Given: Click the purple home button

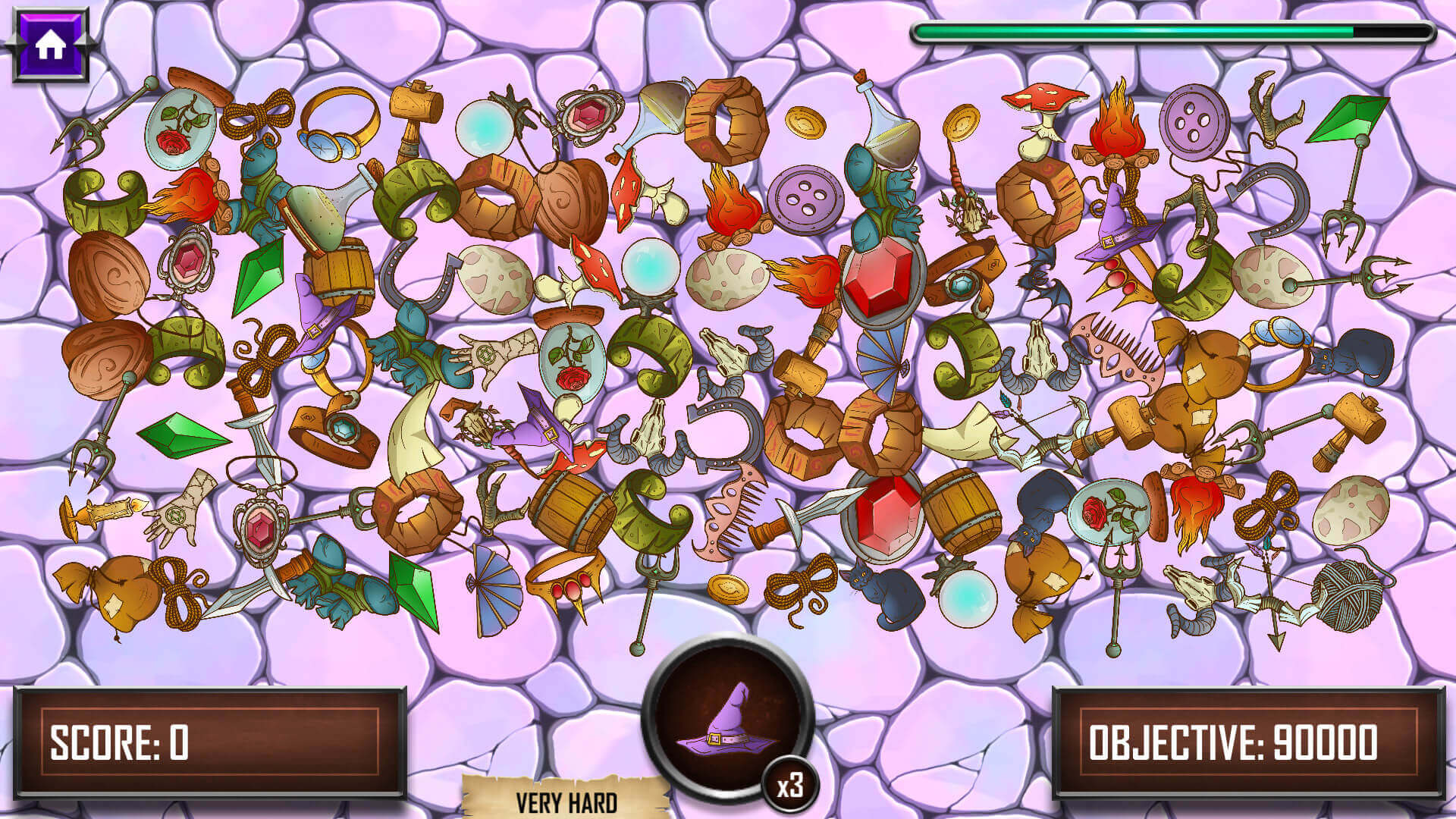Looking at the screenshot, I should (x=50, y=45).
